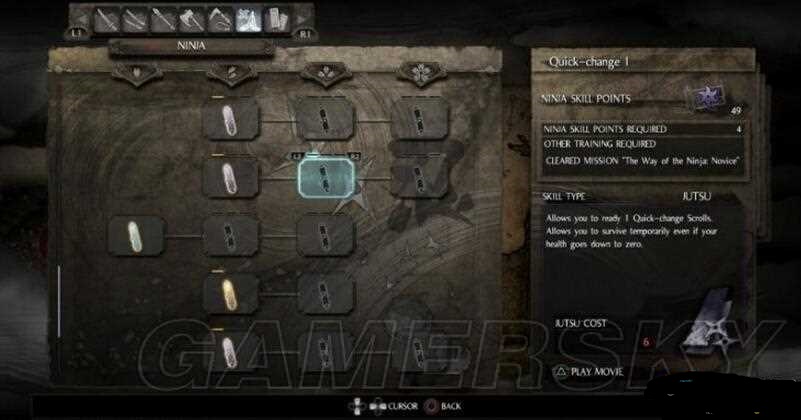801x420 pixels.
Task: Select the gold-colored scroll skill node
Action: [231, 293]
